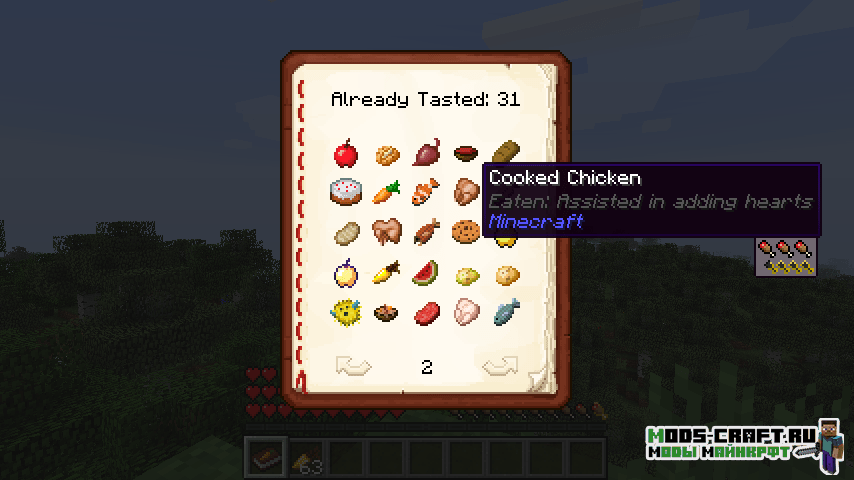
Task: Turn to the next book page
Action: coord(500,367)
